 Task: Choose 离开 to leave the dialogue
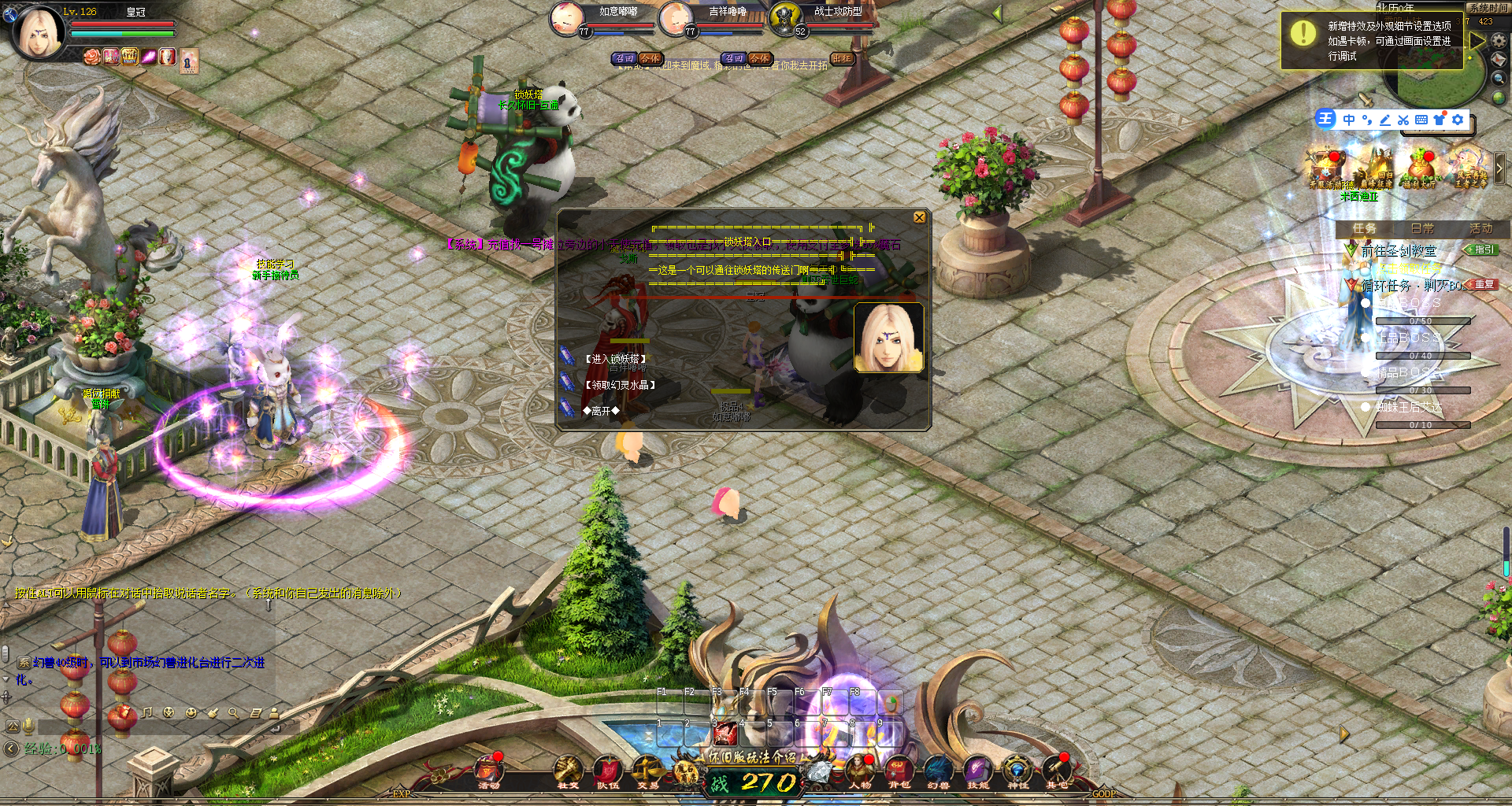pyautogui.click(x=601, y=411)
